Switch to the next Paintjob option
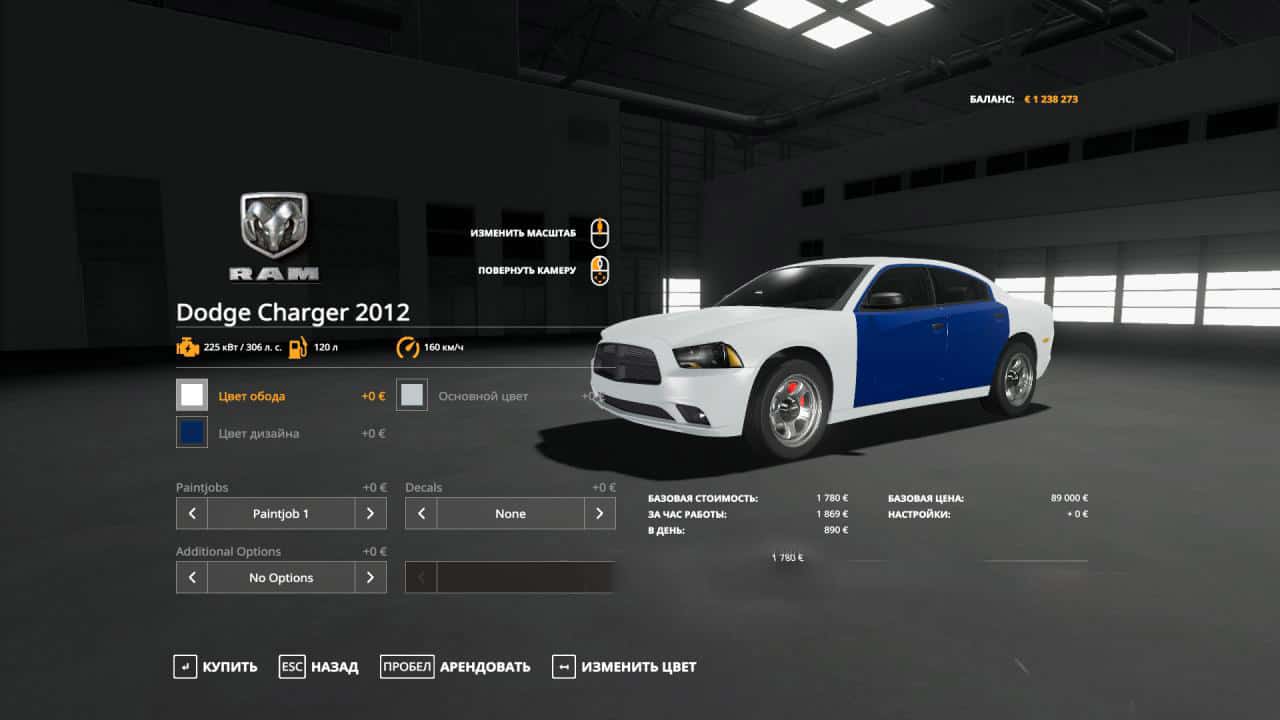The width and height of the screenshot is (1280, 720). pyautogui.click(x=370, y=513)
